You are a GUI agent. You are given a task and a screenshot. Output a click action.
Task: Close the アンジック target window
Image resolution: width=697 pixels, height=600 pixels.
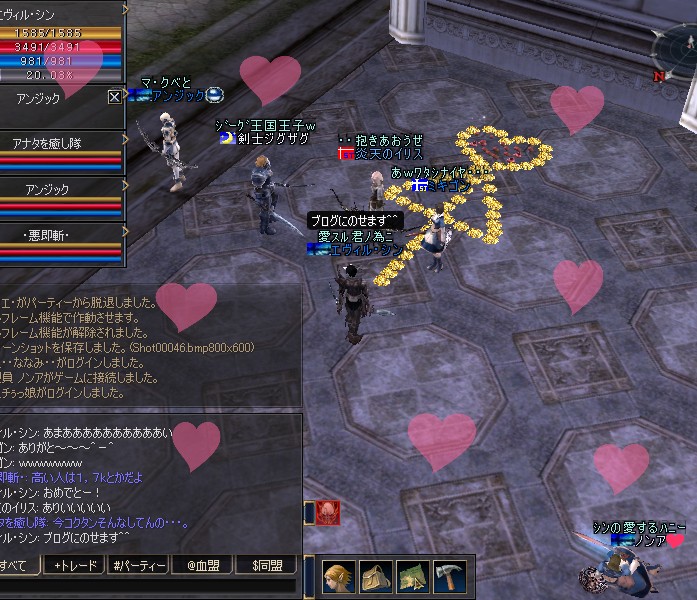[x=114, y=97]
